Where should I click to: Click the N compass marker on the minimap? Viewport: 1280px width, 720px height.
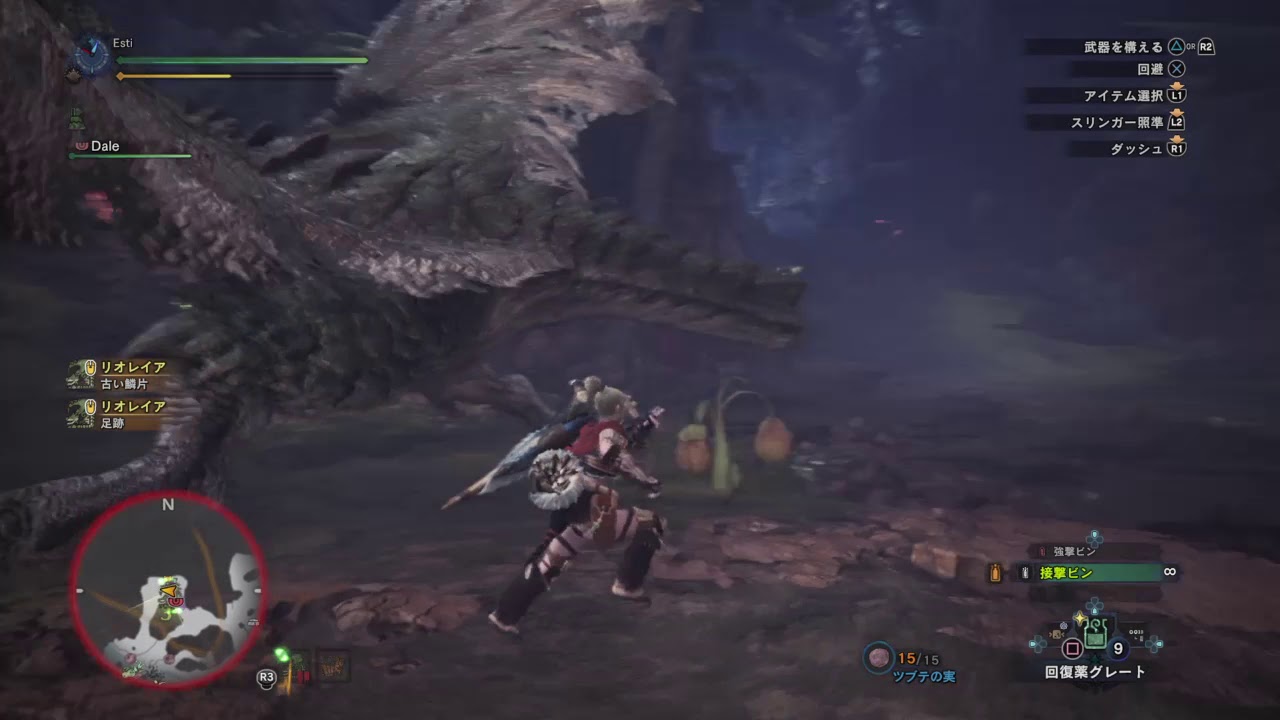pyautogui.click(x=168, y=505)
